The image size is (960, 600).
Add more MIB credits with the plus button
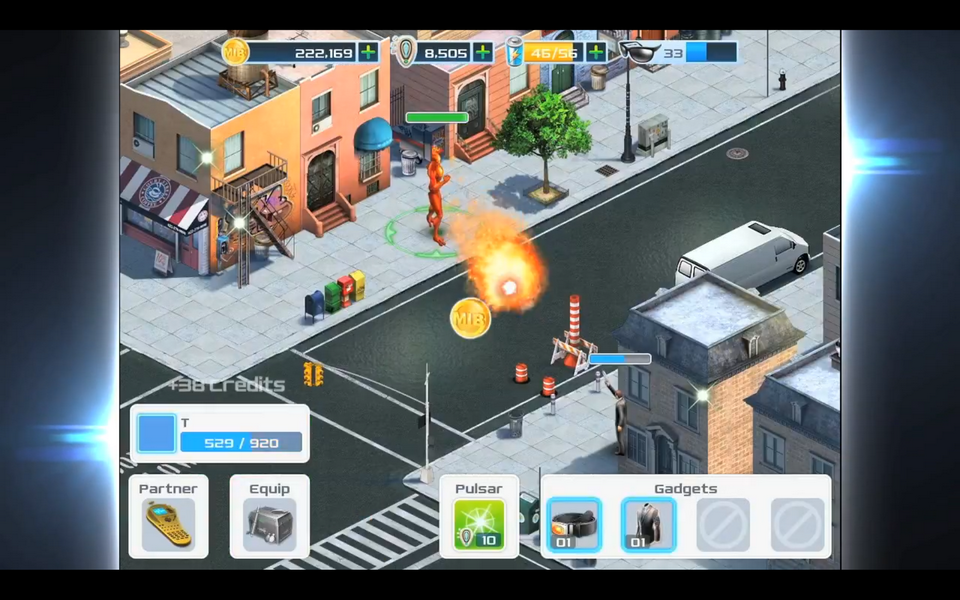click(368, 52)
